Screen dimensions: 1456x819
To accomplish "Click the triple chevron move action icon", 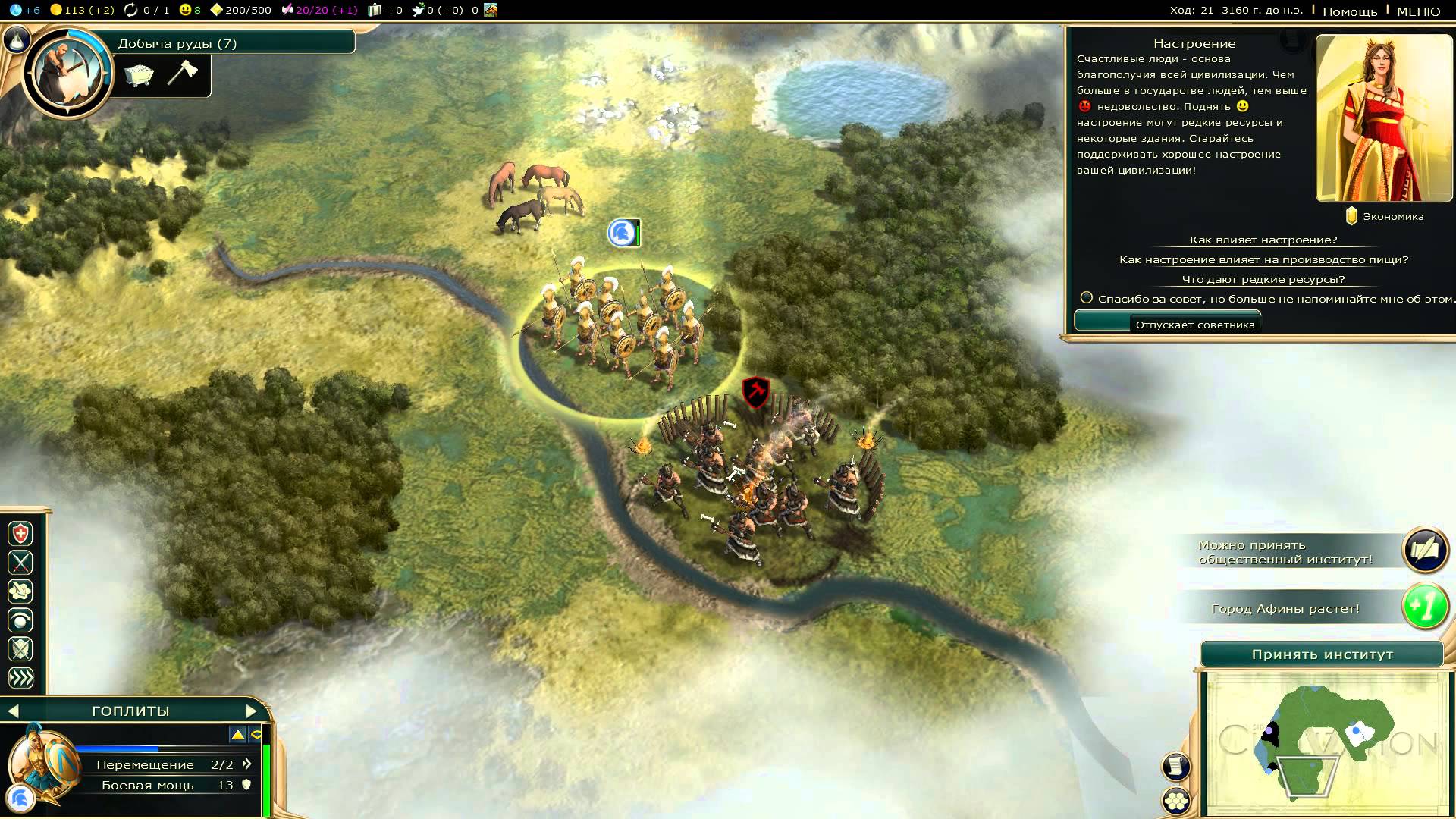I will pos(20,678).
